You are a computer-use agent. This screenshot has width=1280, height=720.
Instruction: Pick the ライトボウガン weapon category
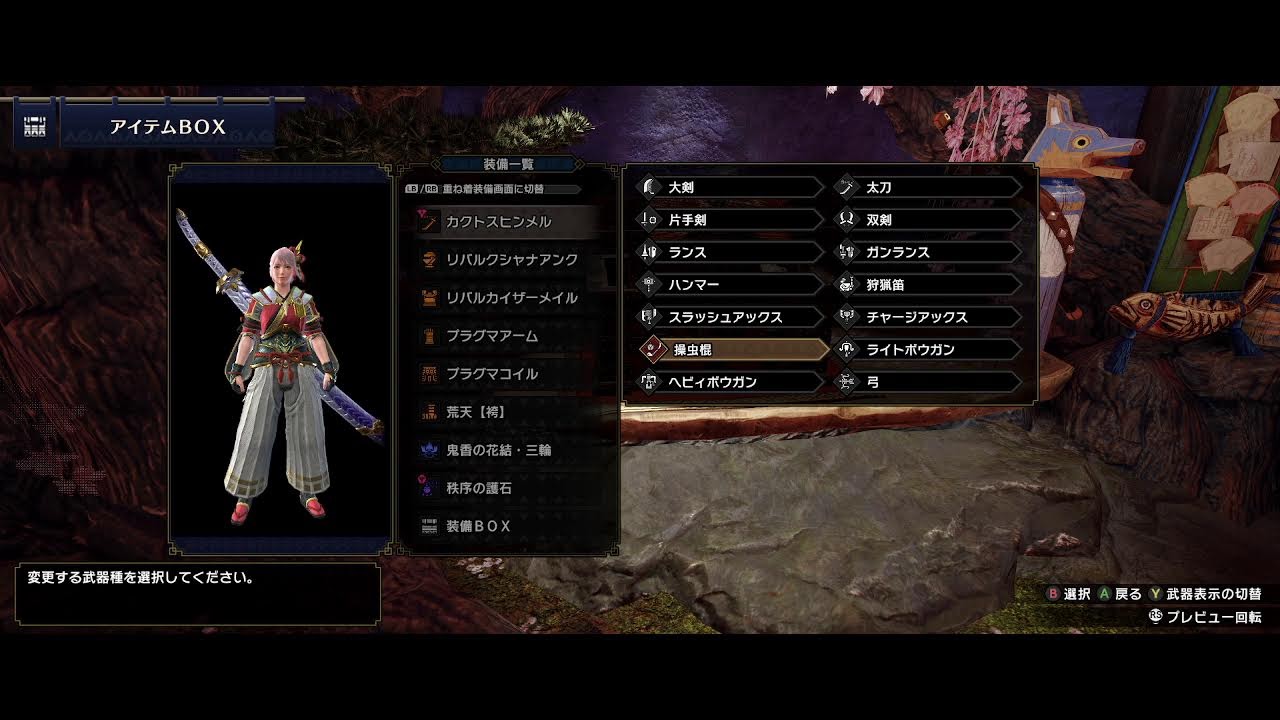click(x=928, y=349)
